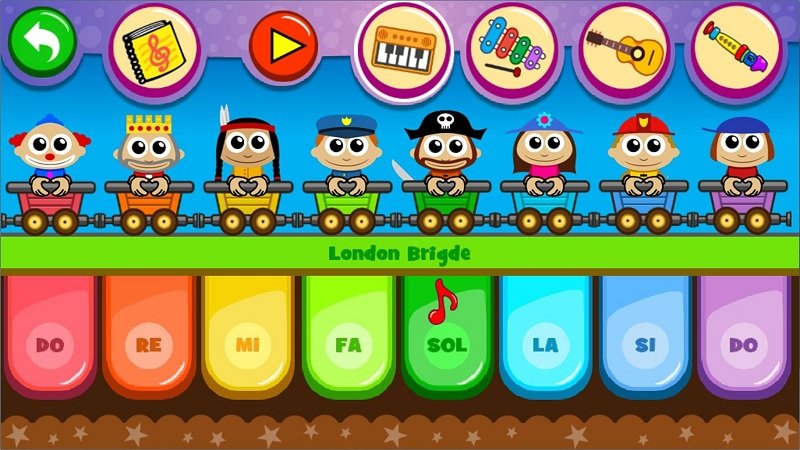
Task: Tap the red DO piano key
Action: click(50, 340)
